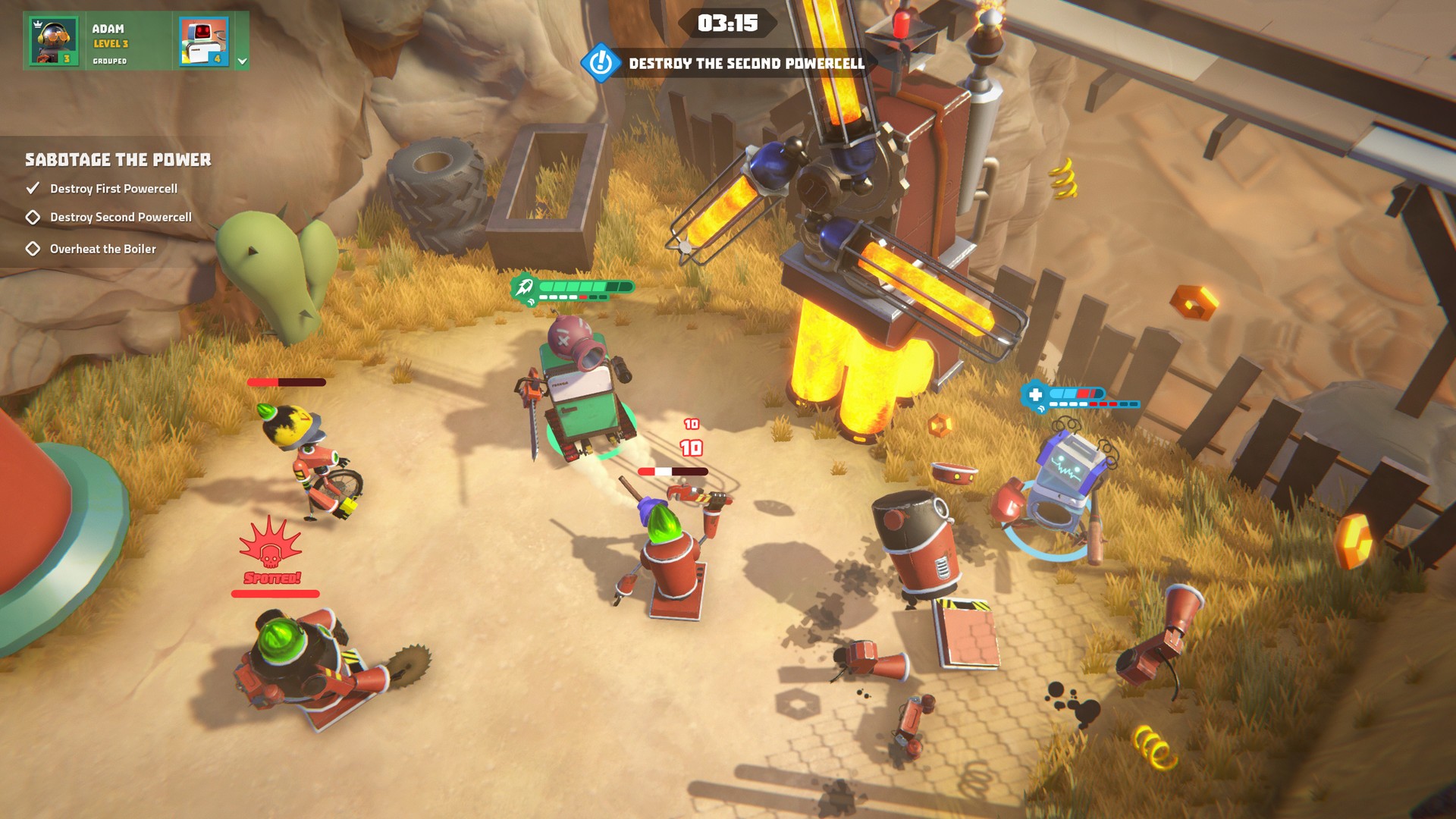Click the Destroy the Second Powercell banner text
Image resolution: width=1456 pixels, height=819 pixels.
pyautogui.click(x=745, y=65)
